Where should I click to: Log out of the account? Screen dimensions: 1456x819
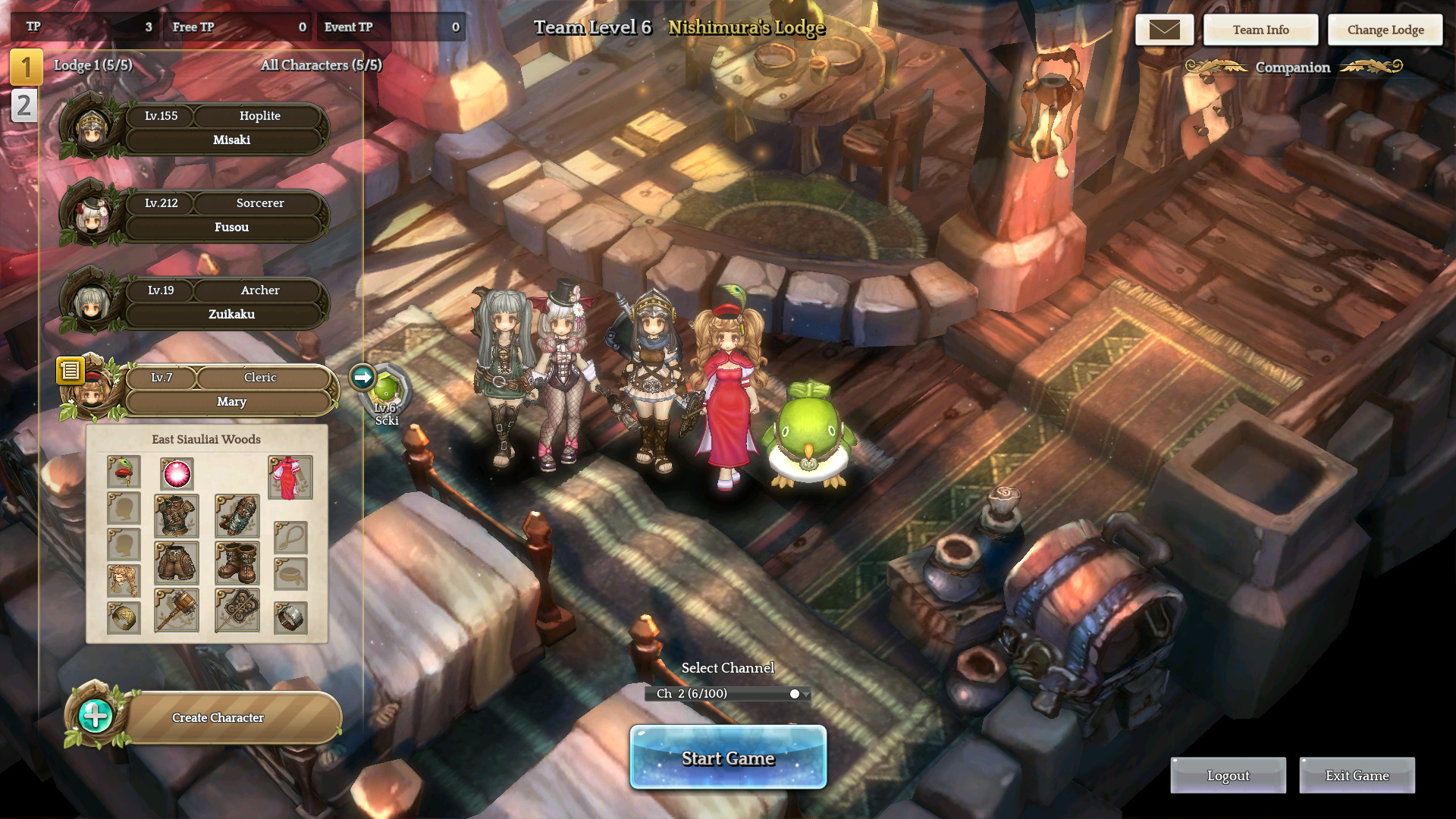(1228, 776)
